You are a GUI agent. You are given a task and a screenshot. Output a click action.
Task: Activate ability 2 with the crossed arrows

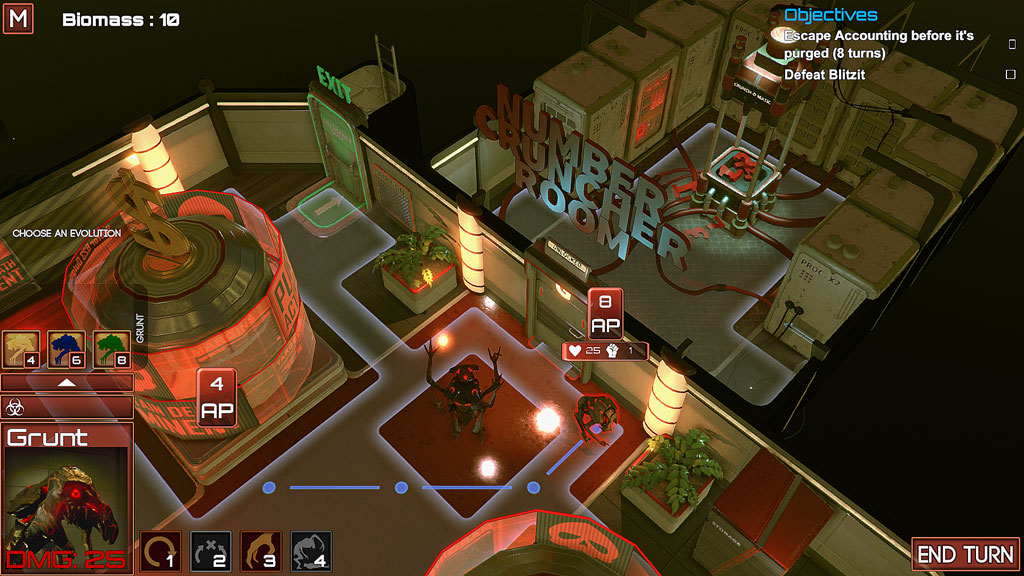210,551
